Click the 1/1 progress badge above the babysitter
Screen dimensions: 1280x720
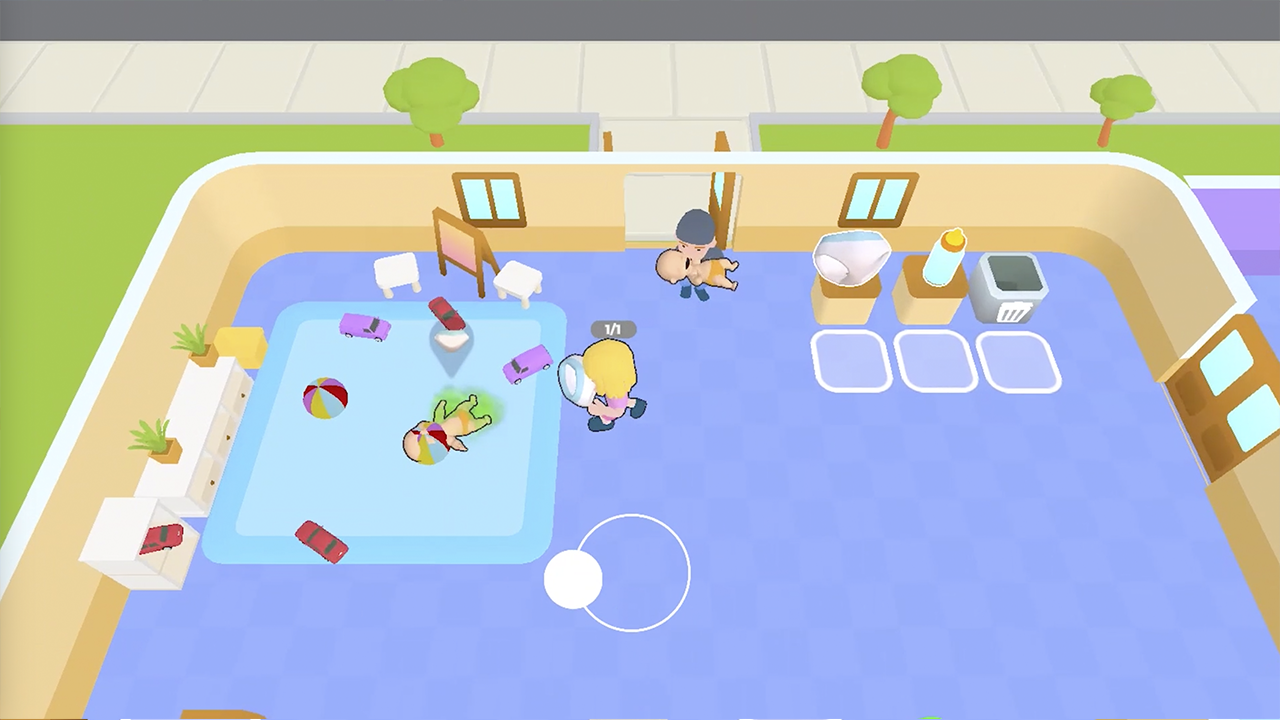click(613, 329)
